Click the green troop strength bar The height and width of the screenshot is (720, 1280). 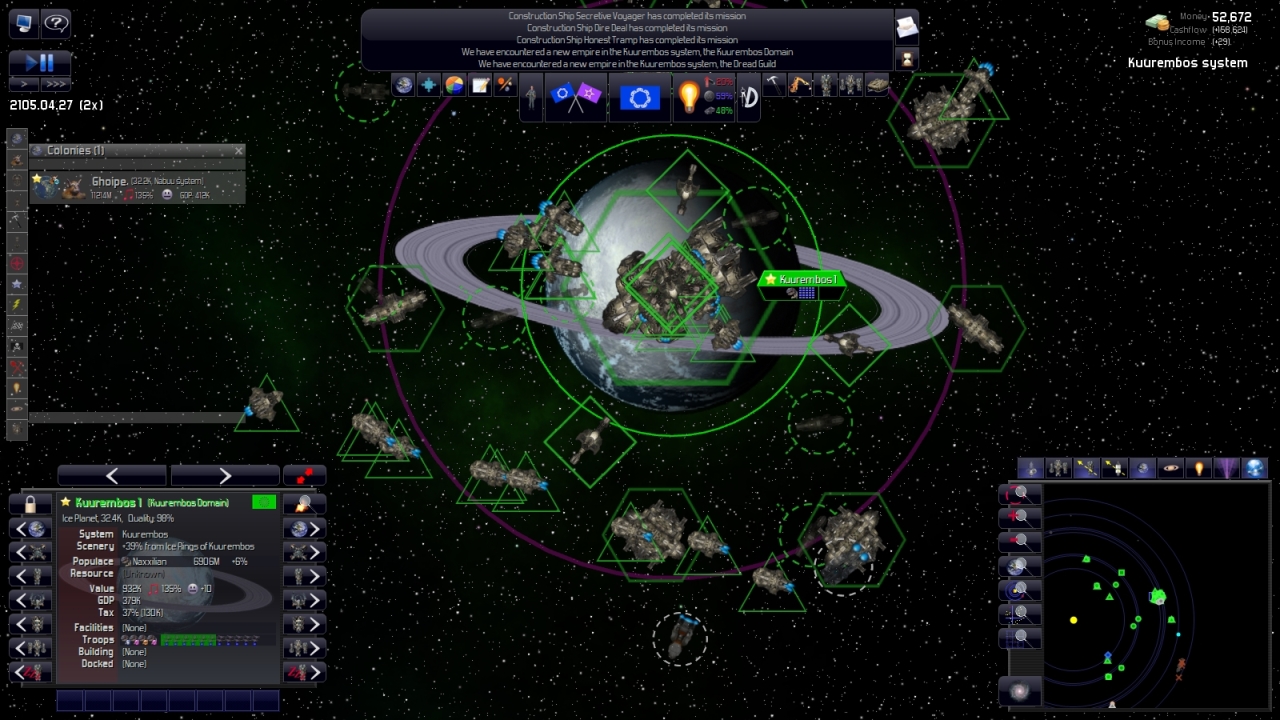(x=190, y=639)
